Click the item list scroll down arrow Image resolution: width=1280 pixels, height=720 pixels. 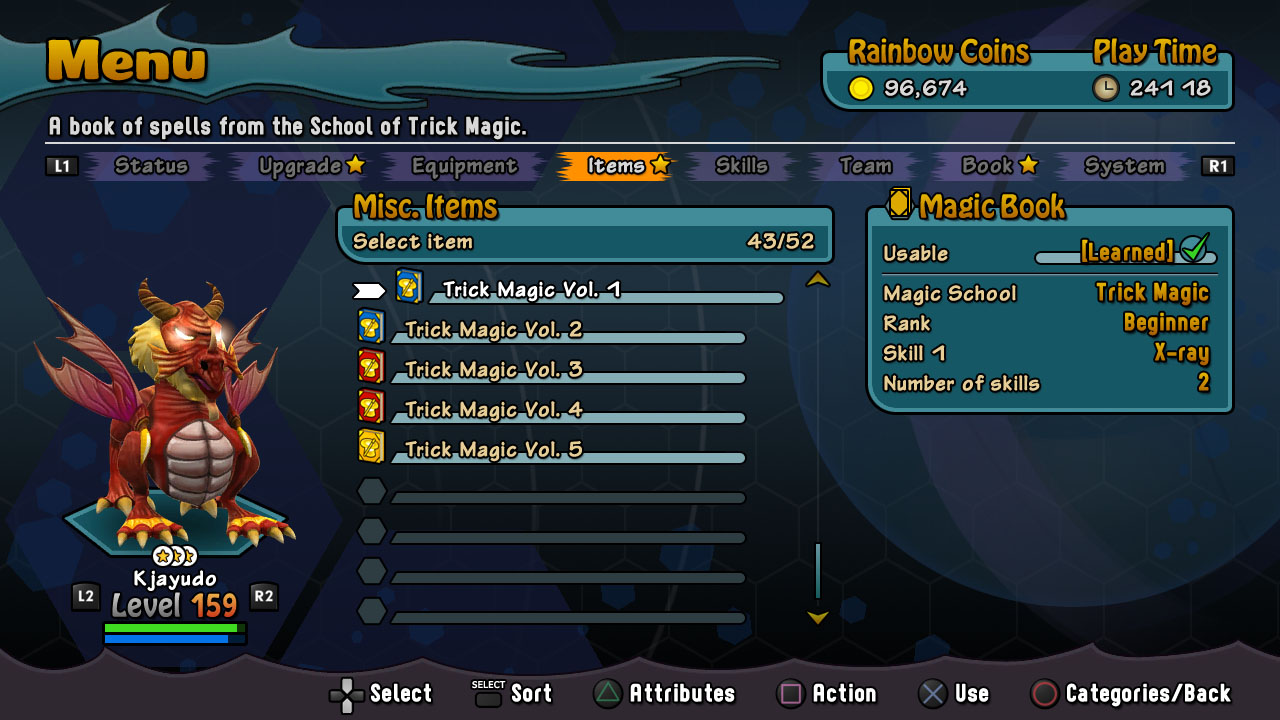[x=818, y=618]
